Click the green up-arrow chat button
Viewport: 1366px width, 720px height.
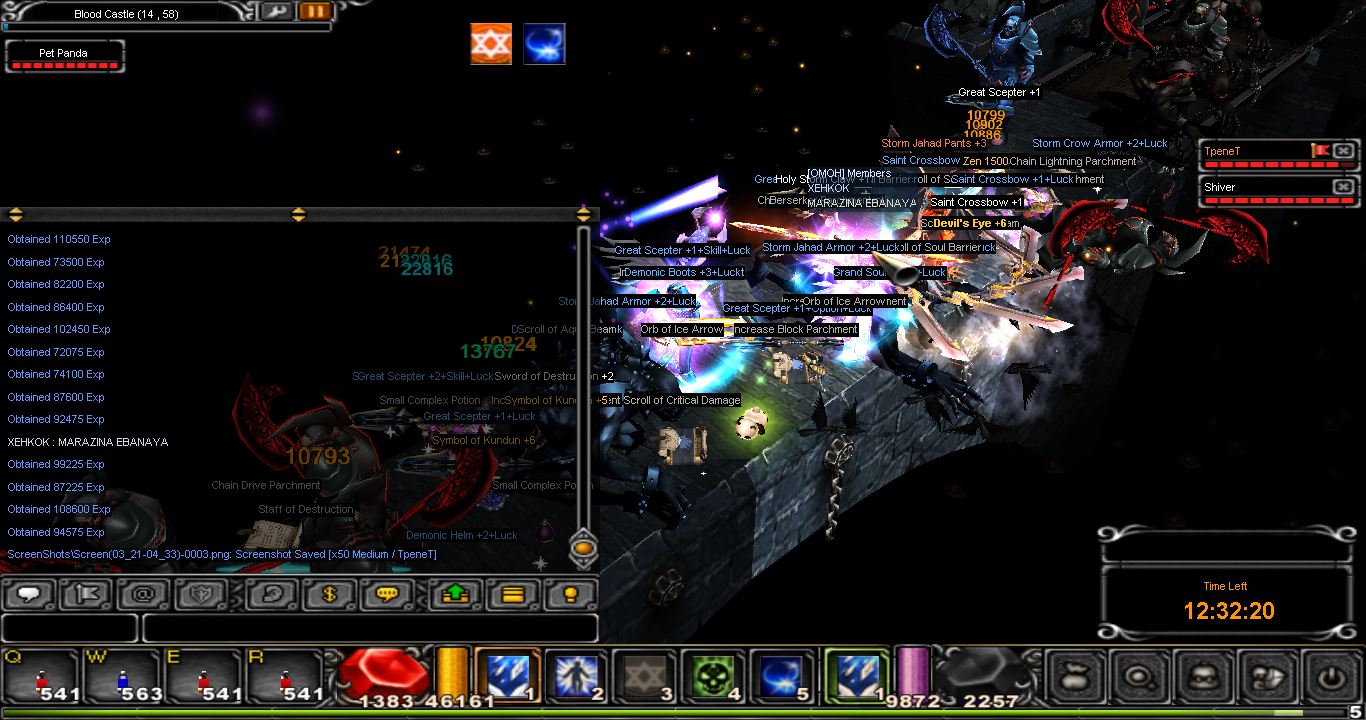click(x=455, y=595)
